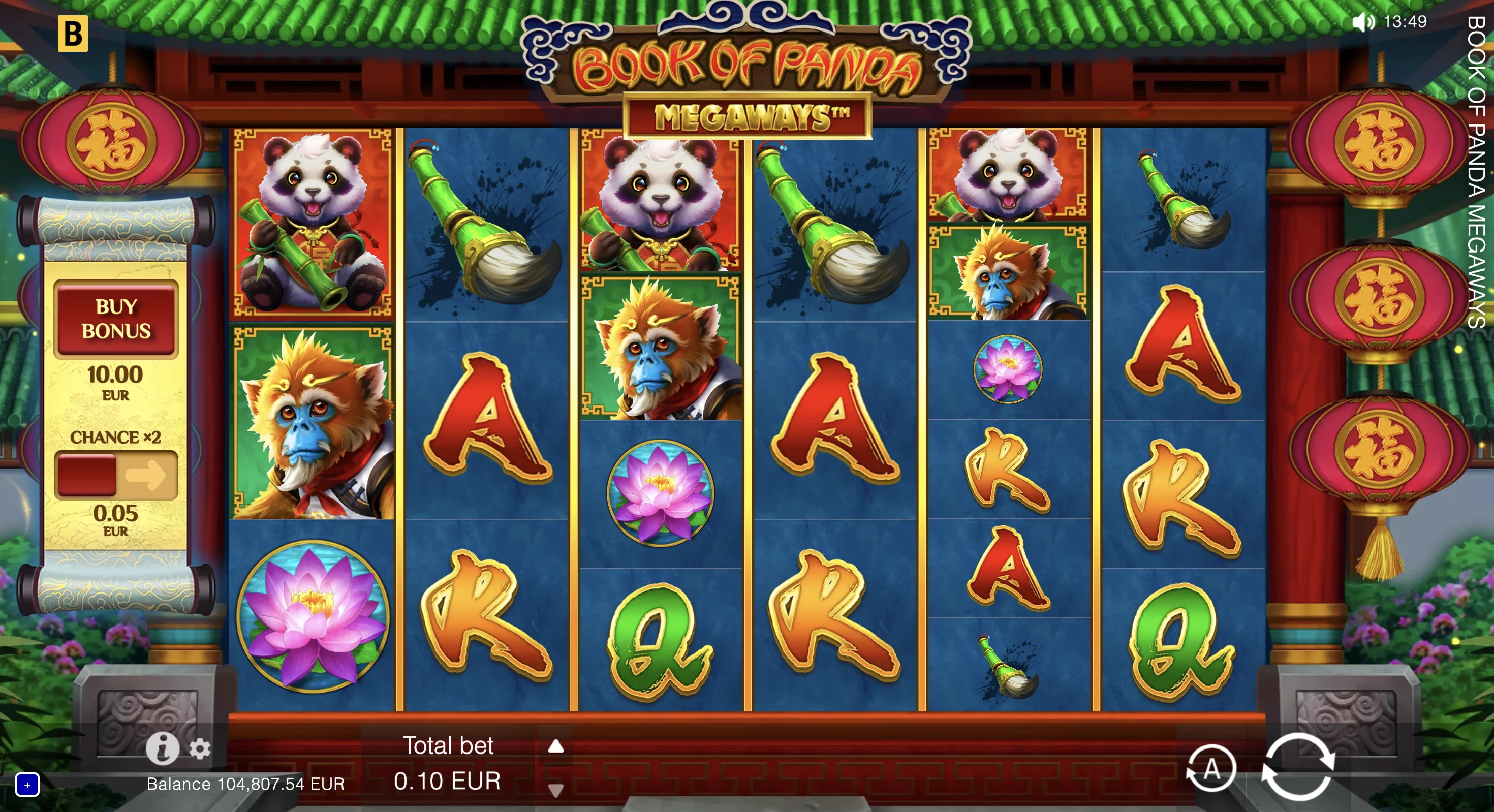This screenshot has width=1494, height=812.
Task: Increase the total bet with up arrow
Action: tap(556, 747)
